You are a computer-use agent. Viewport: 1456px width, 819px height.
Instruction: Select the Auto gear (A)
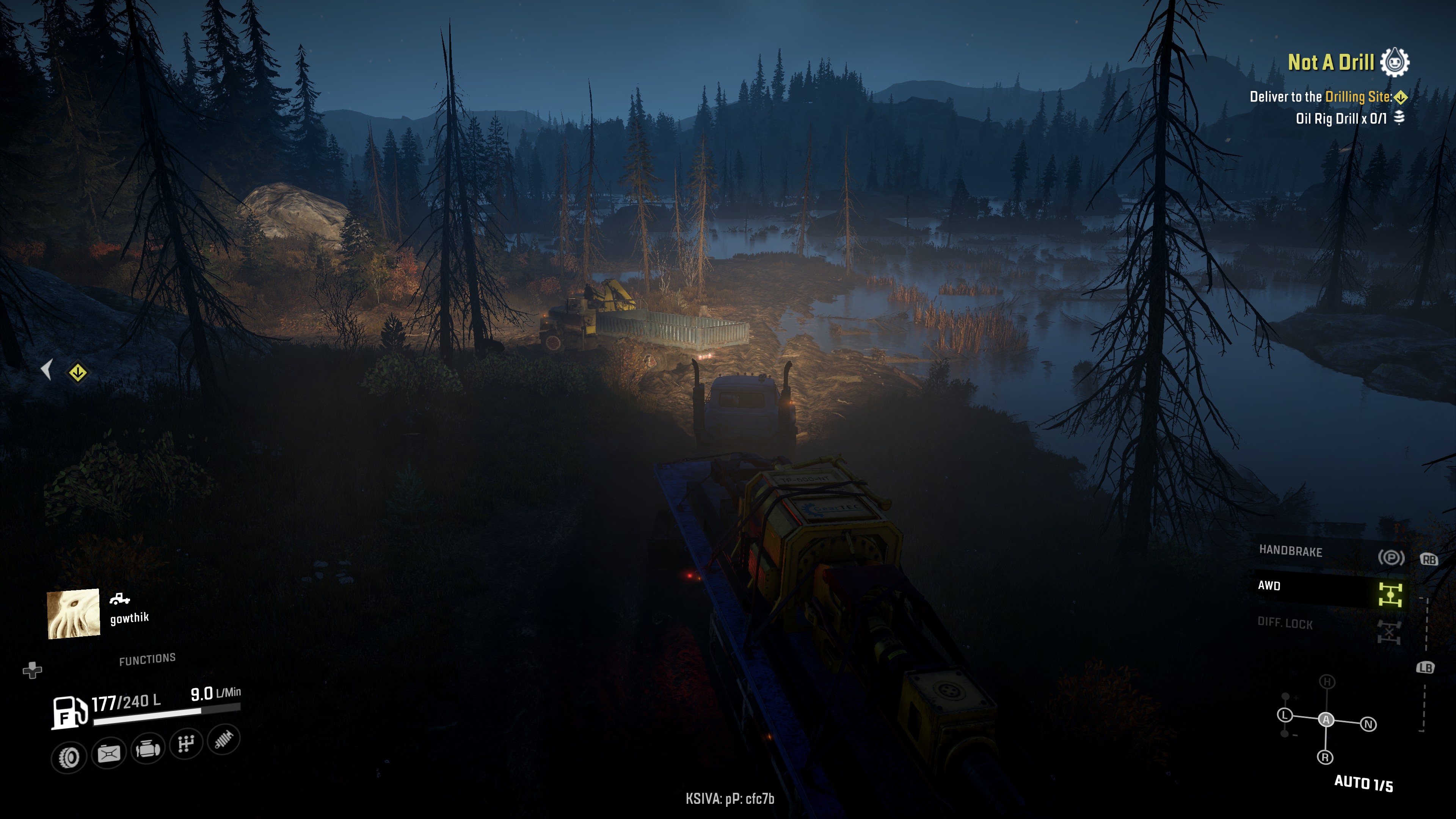1326,720
